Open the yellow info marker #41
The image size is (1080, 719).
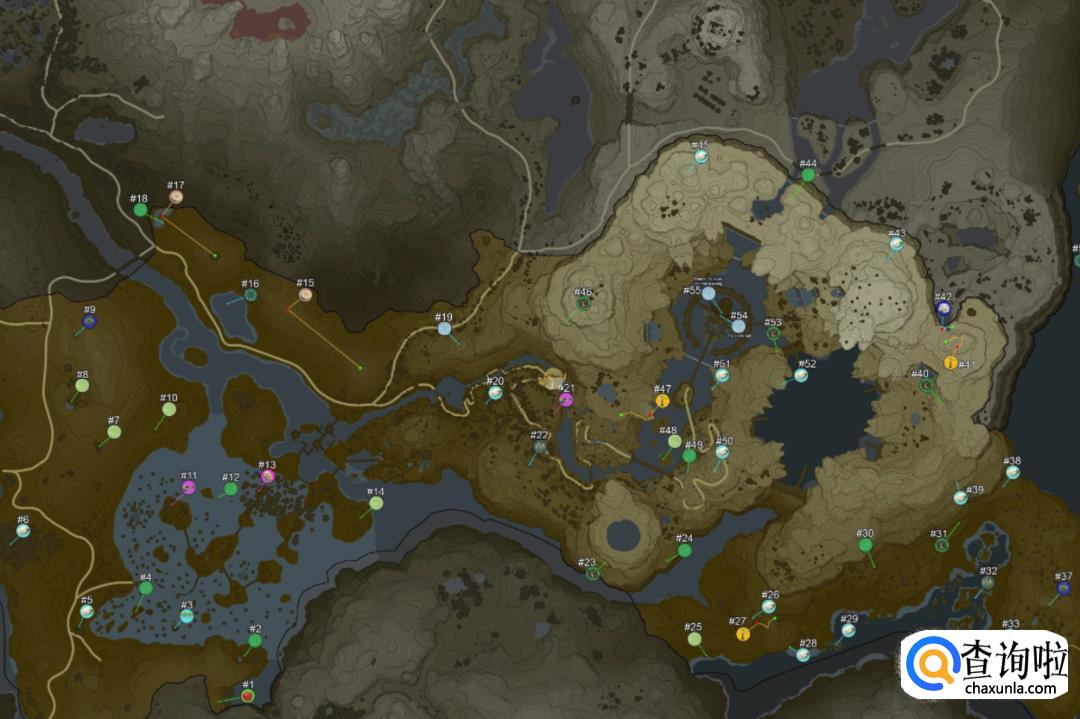tap(949, 362)
